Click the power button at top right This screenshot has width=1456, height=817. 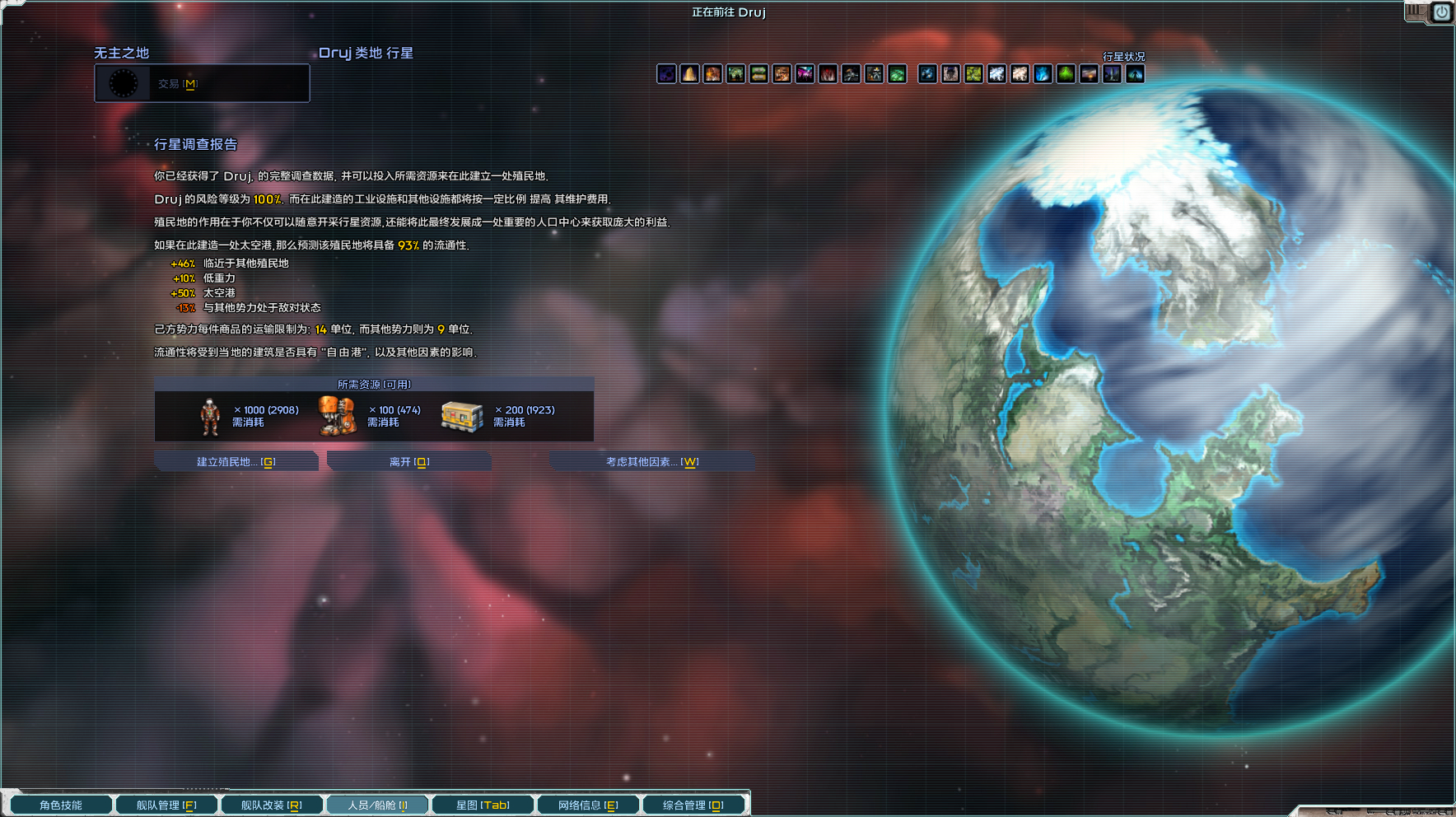tap(1441, 12)
